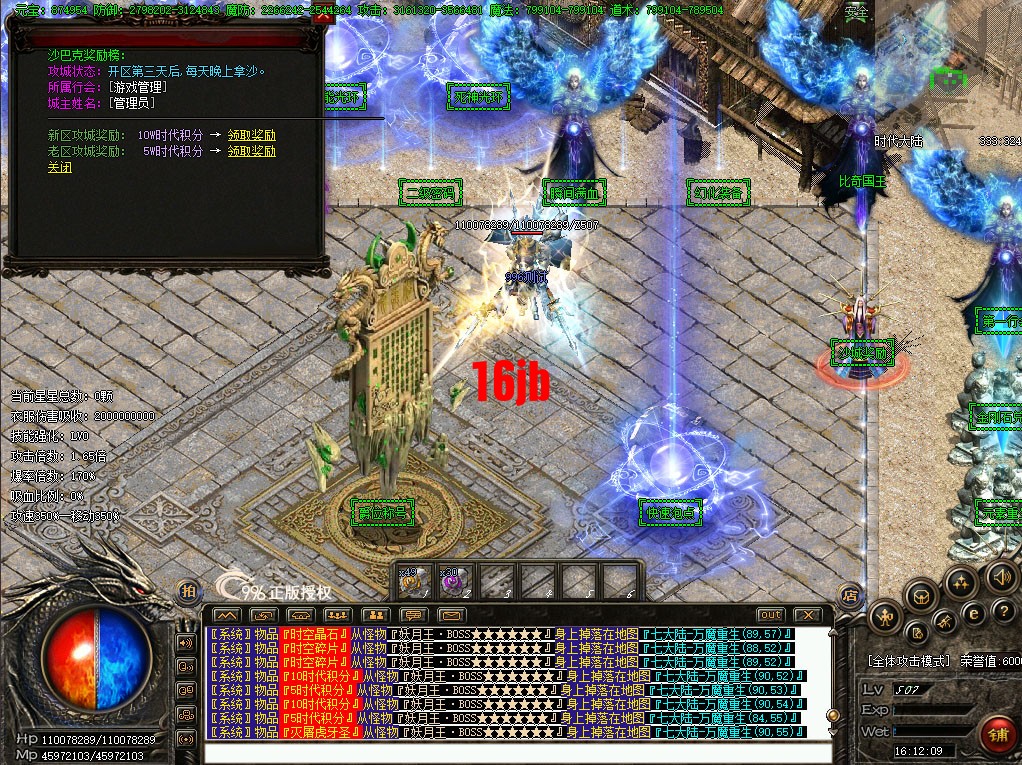Open the round 拍 auction button
The width and height of the screenshot is (1022, 765).
coord(186,592)
